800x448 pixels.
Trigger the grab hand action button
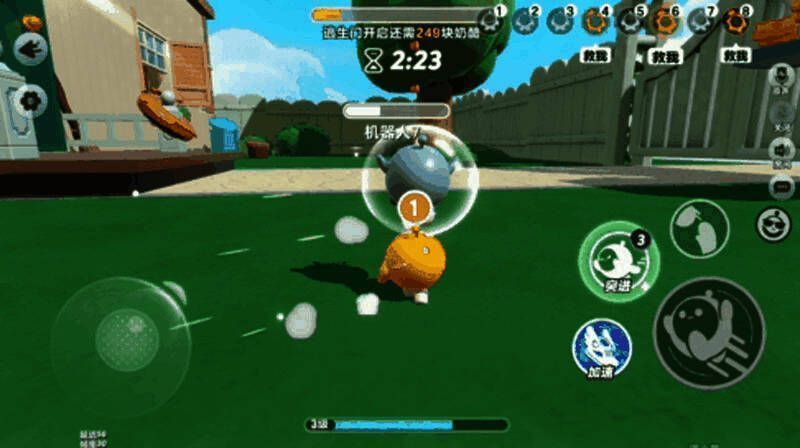tap(698, 229)
